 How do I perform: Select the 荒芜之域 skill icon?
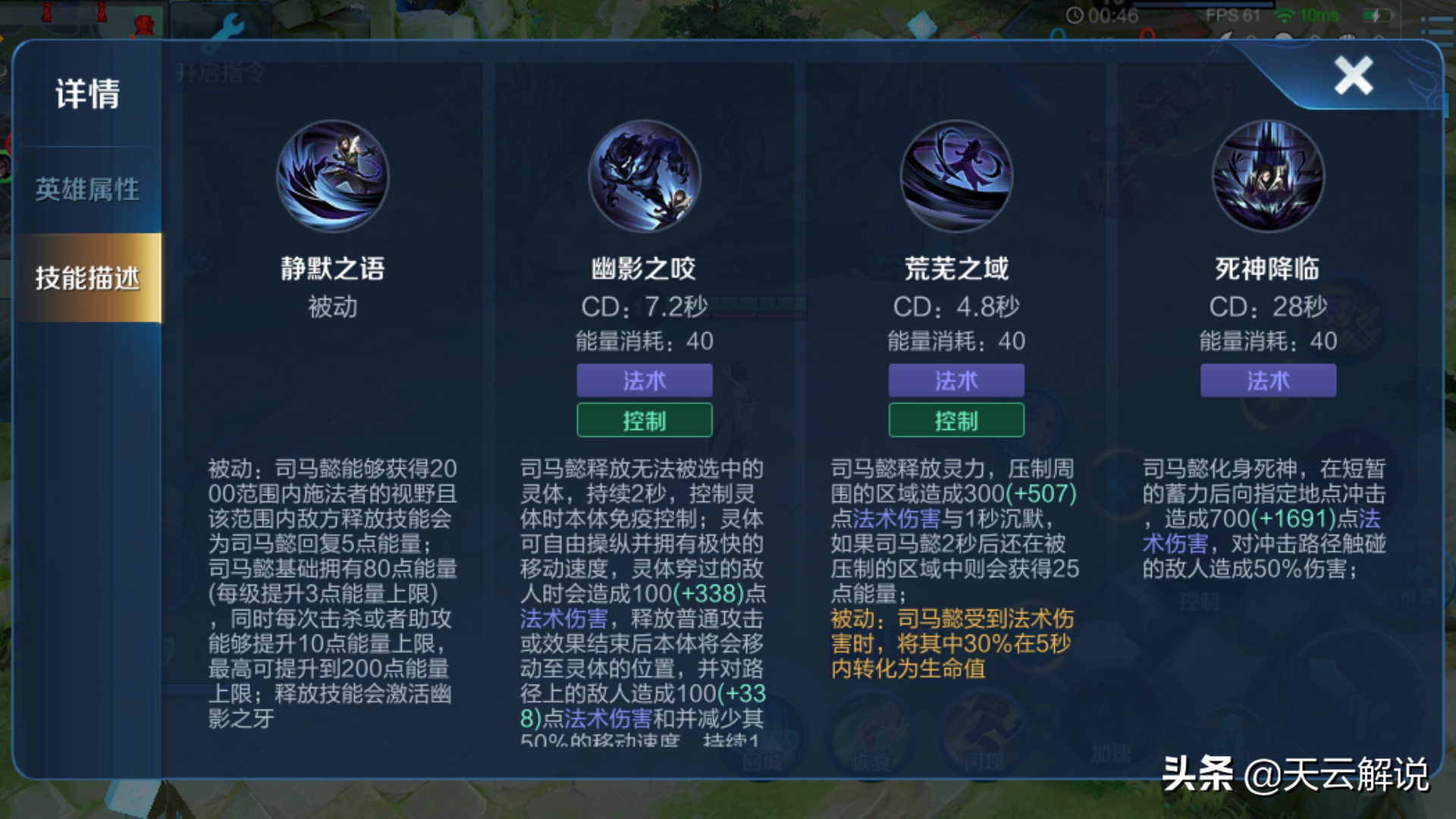(x=957, y=176)
